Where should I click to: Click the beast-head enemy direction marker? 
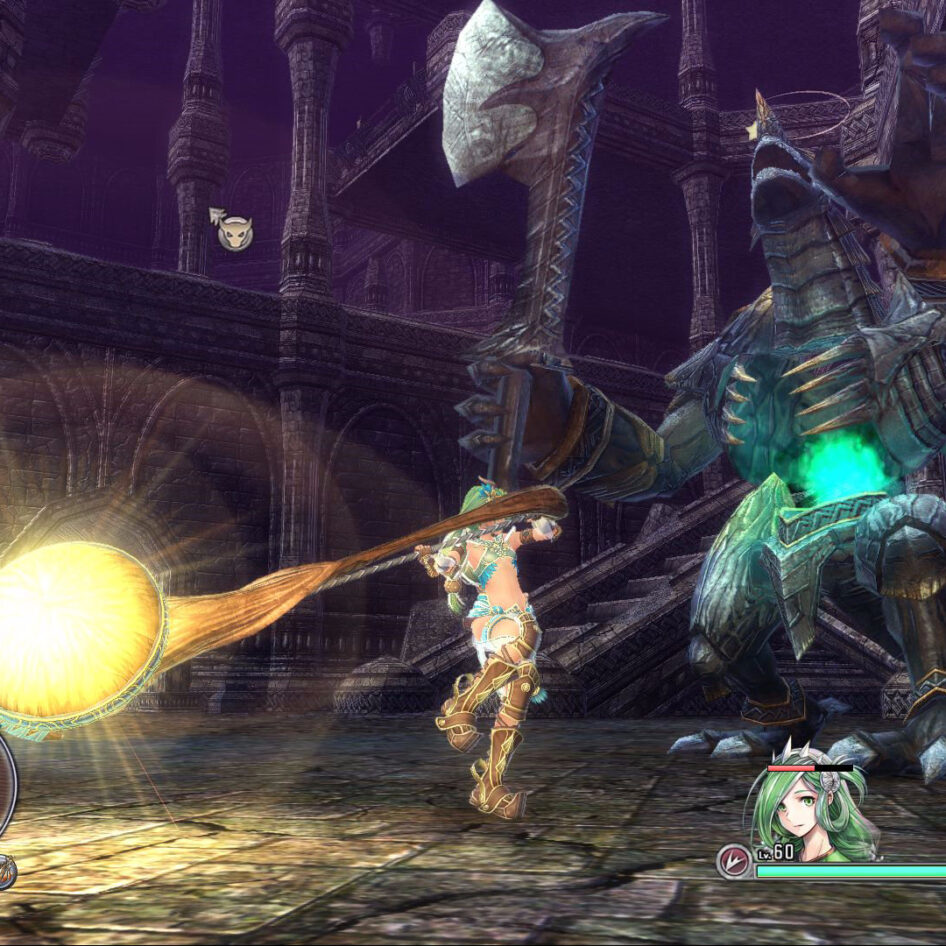point(235,233)
